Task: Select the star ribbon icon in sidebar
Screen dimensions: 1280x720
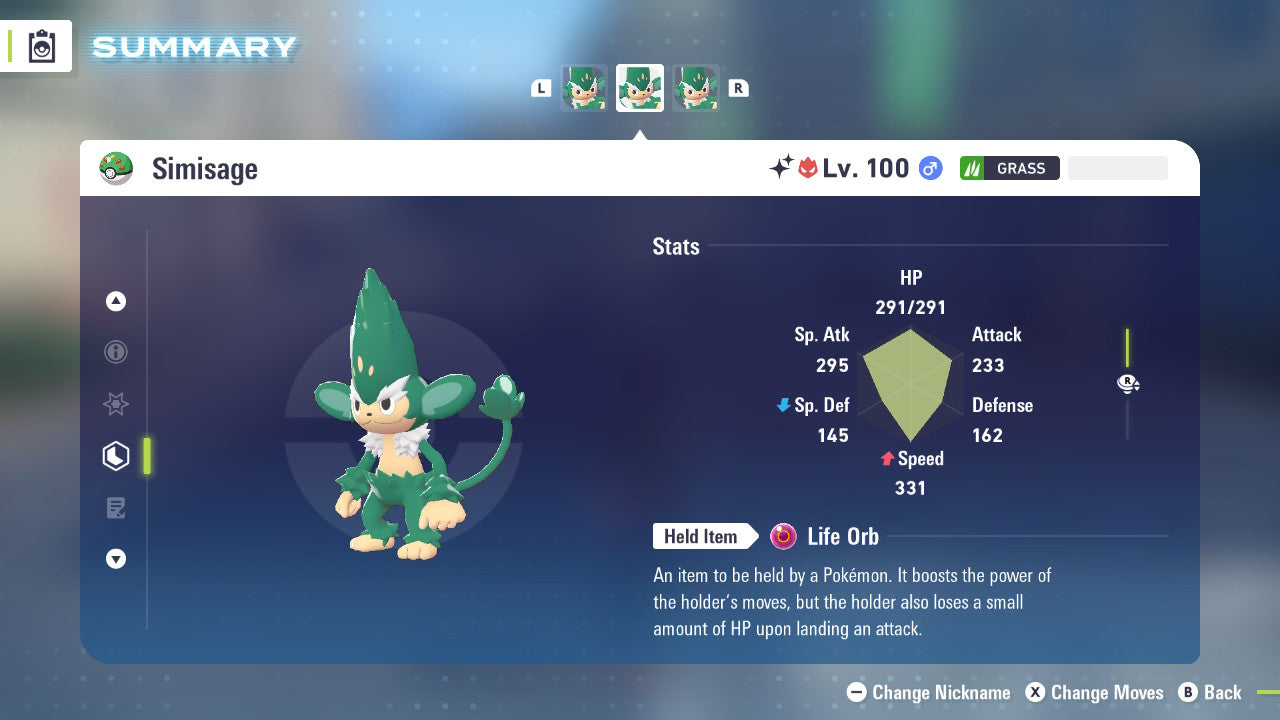Action: (x=115, y=404)
